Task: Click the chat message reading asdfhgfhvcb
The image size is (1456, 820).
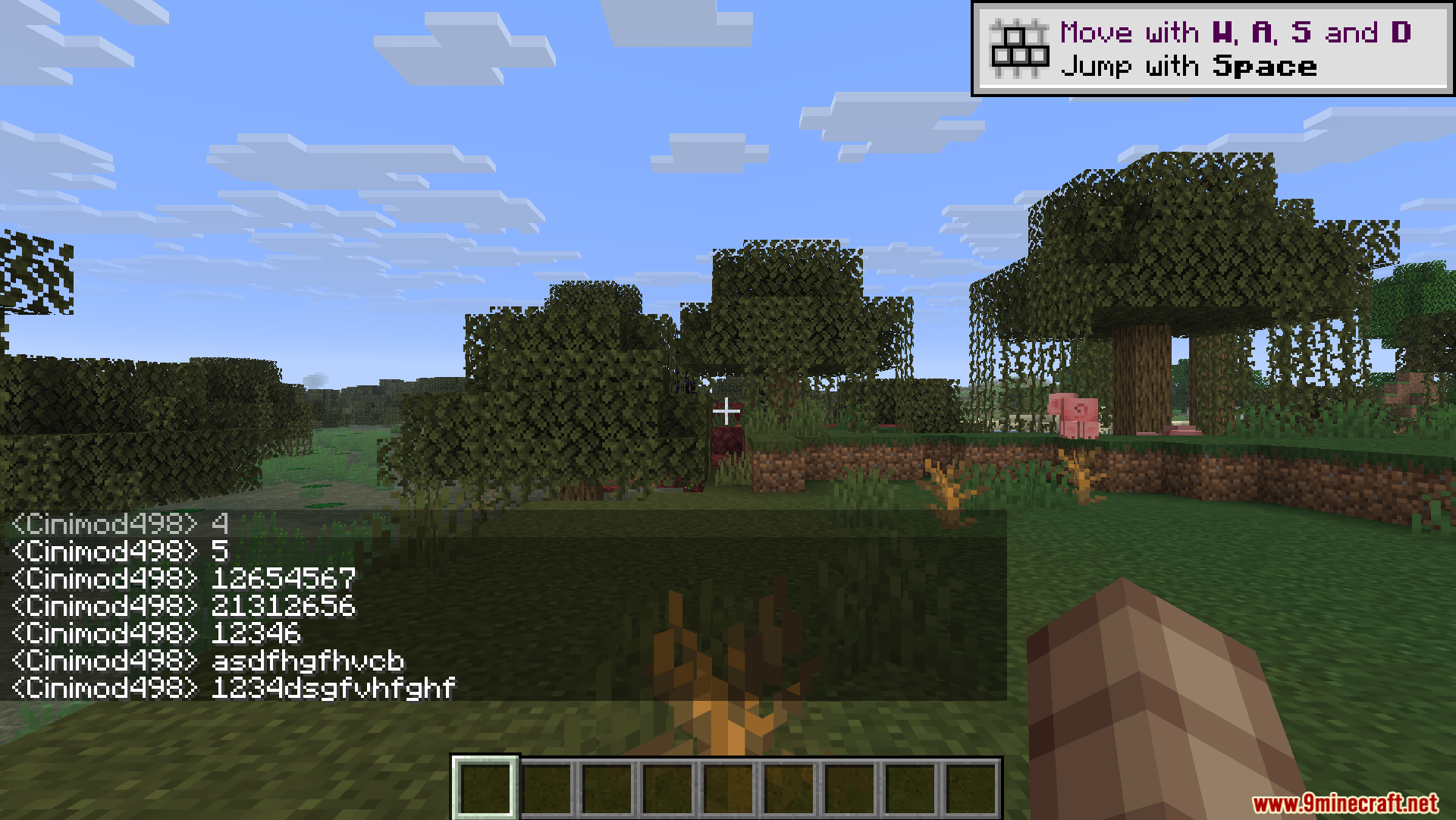Action: click(x=309, y=661)
